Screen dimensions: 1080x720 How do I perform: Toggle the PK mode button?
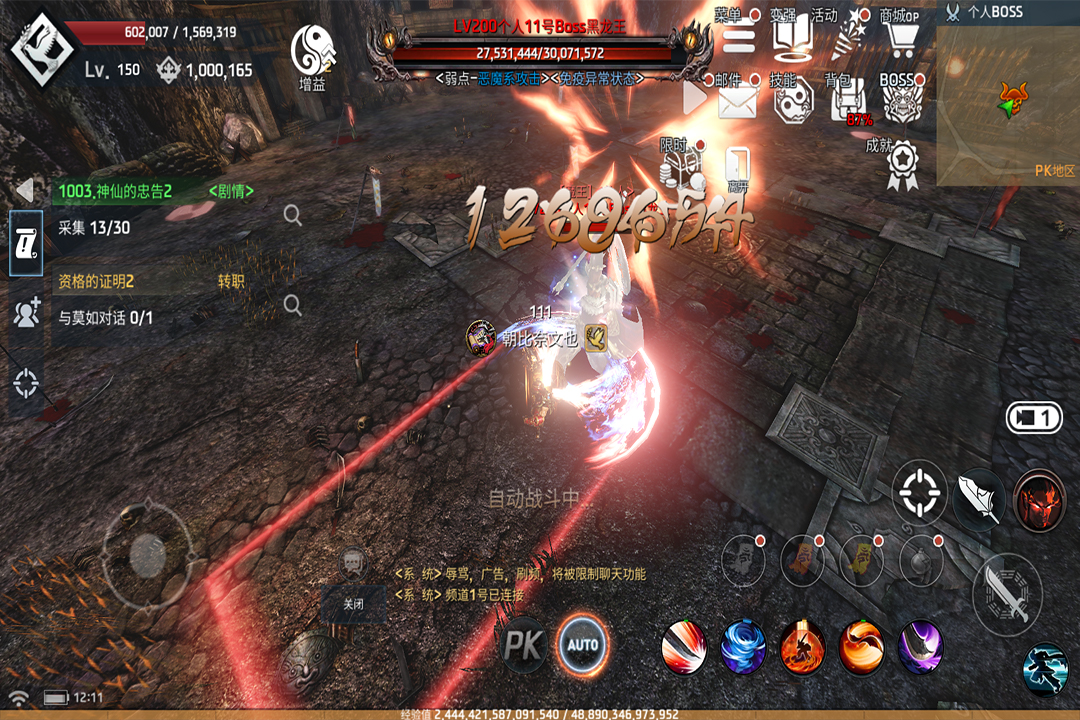524,645
